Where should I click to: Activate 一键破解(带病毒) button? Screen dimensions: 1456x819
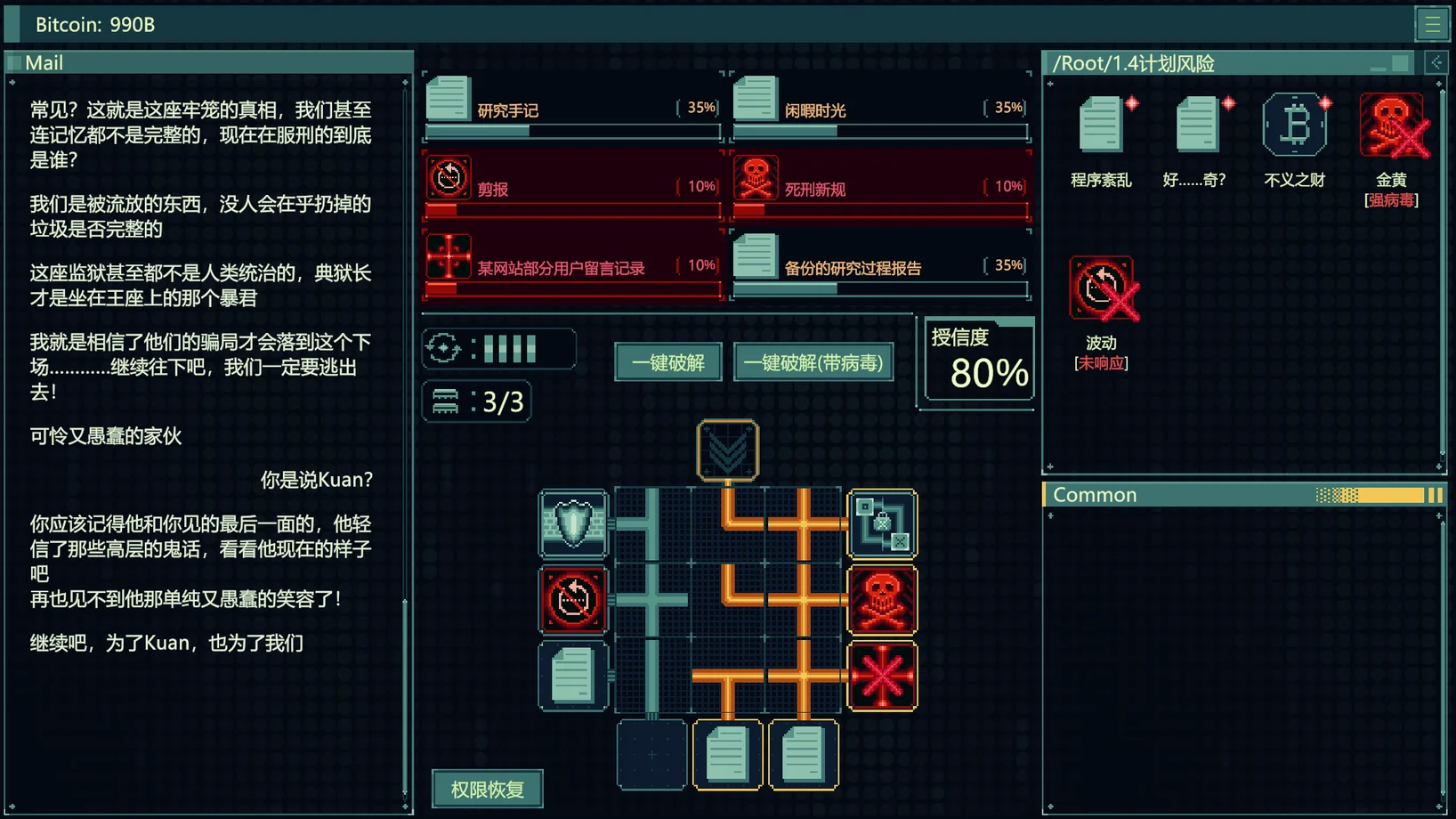(813, 362)
